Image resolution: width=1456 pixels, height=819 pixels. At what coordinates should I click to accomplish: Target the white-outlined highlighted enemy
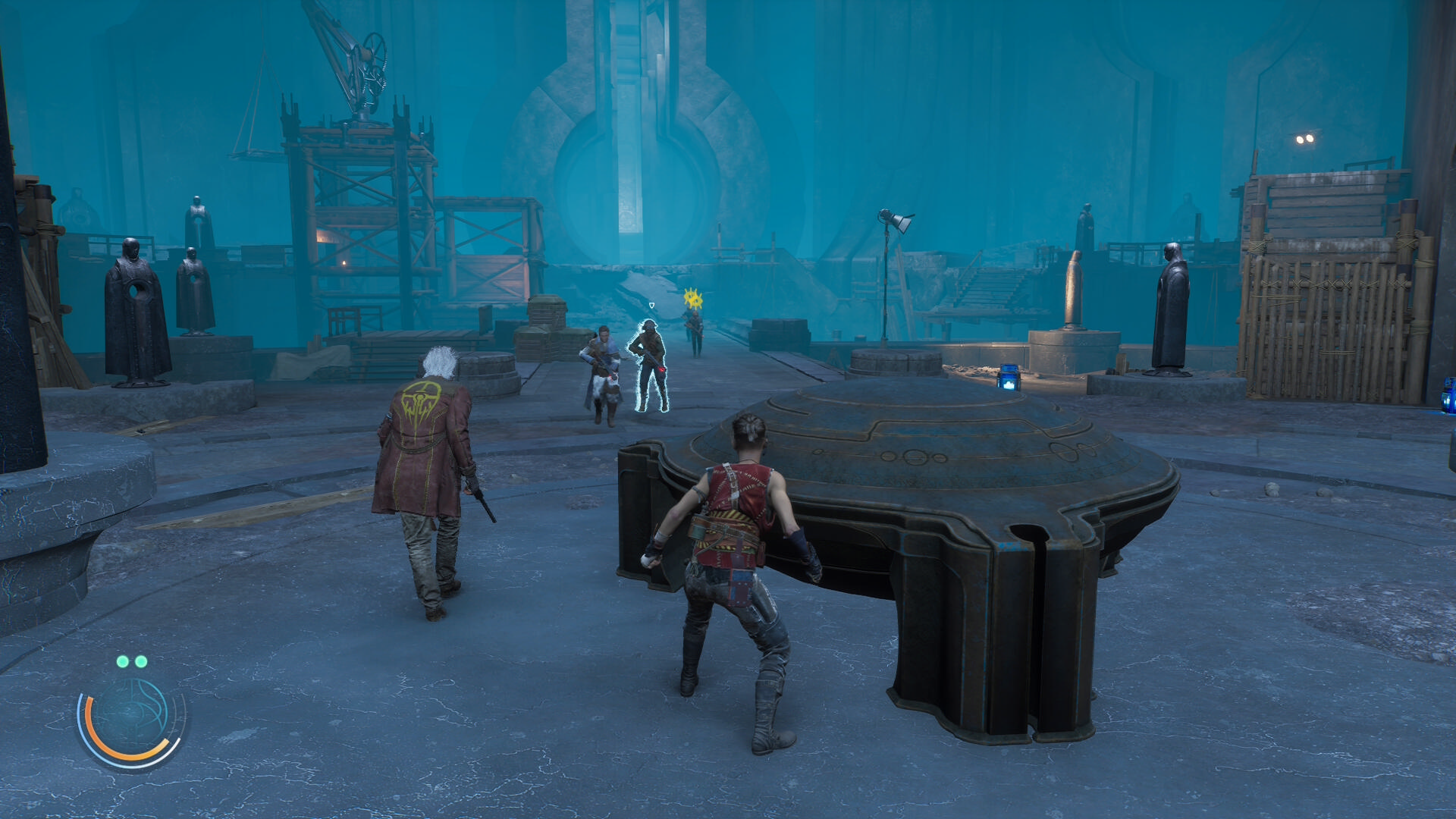pos(650,366)
